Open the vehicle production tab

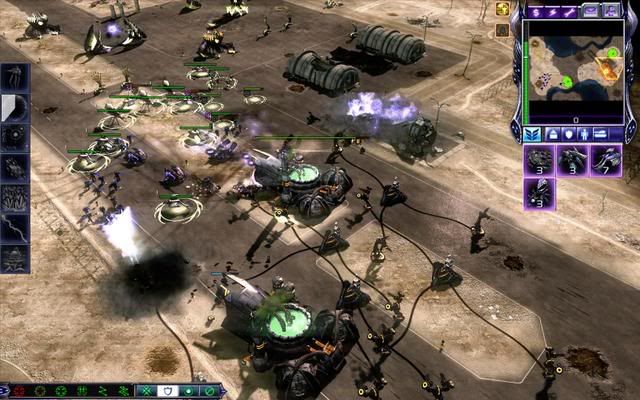(601, 133)
